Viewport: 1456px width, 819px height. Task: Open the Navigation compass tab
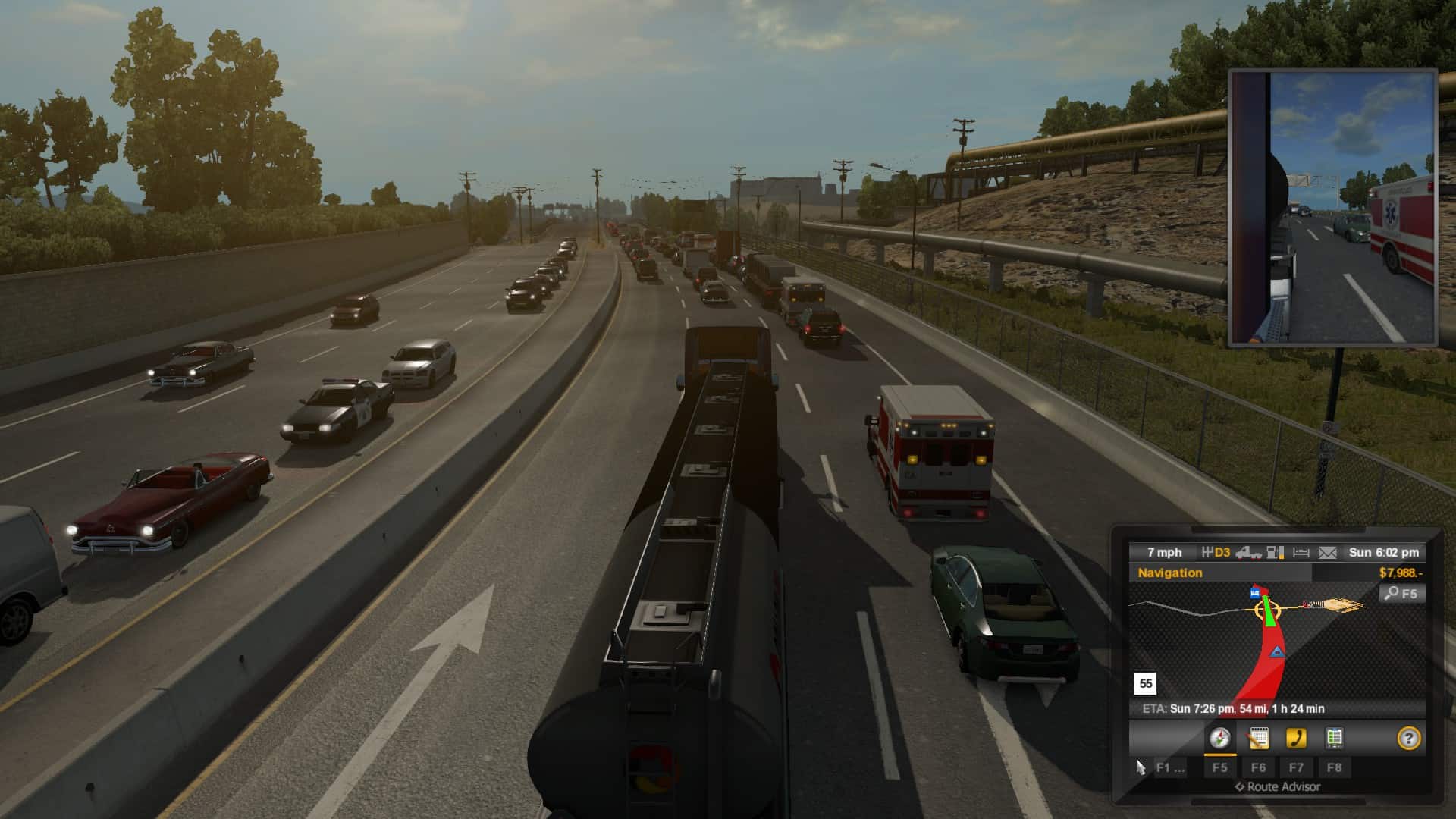point(1219,738)
